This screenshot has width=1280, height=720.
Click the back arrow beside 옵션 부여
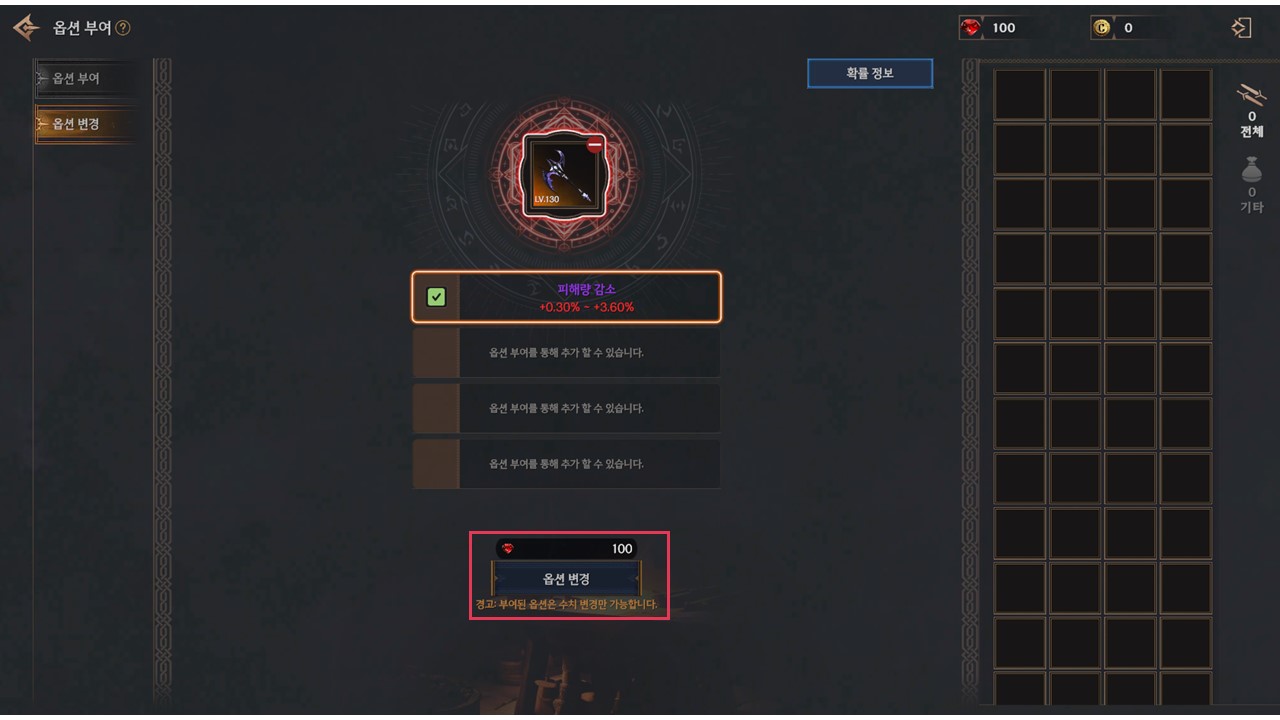coord(27,28)
